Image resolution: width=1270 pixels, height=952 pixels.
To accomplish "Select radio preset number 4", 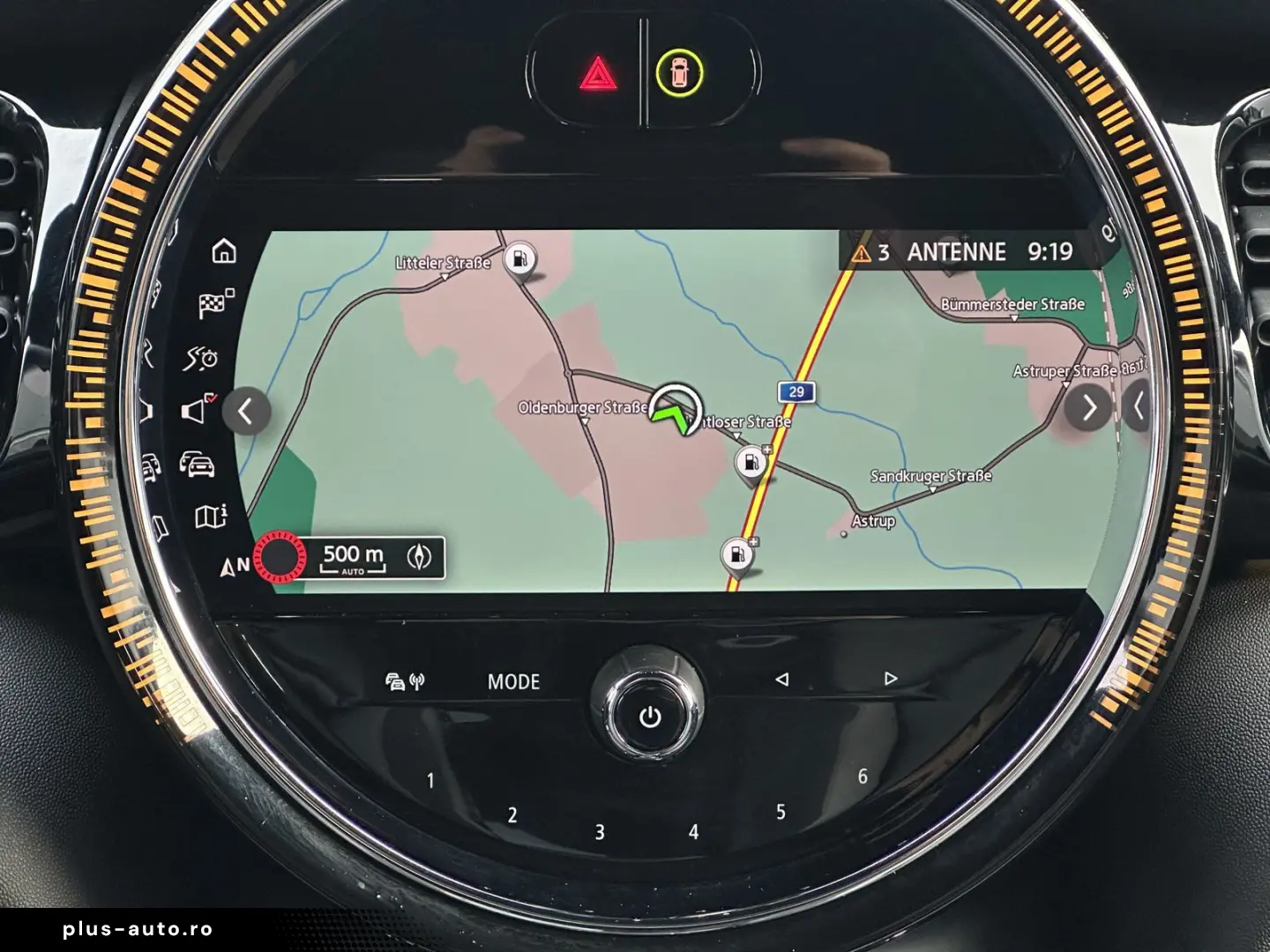I will pos(695,829).
